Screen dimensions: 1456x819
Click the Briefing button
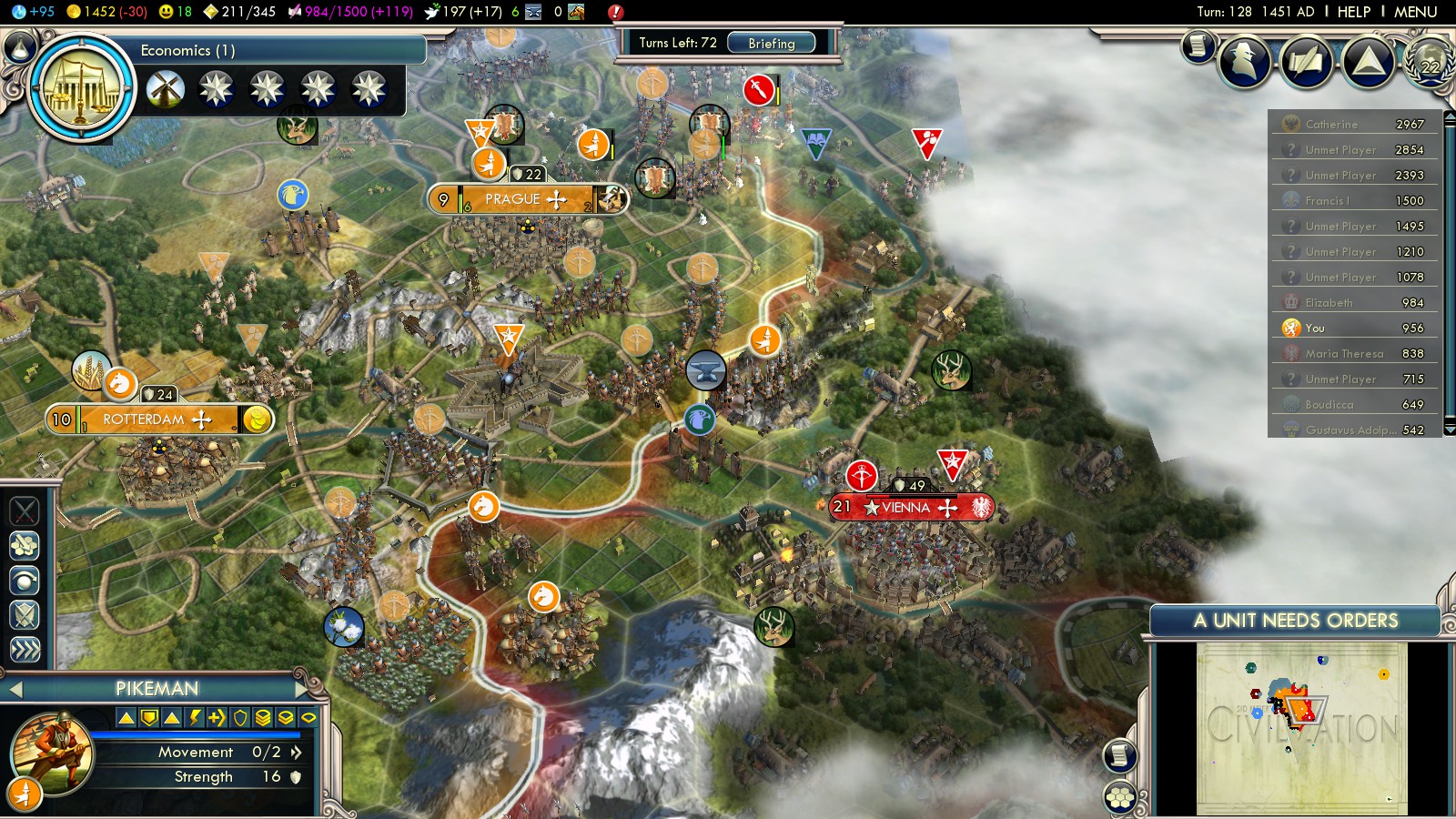771,43
